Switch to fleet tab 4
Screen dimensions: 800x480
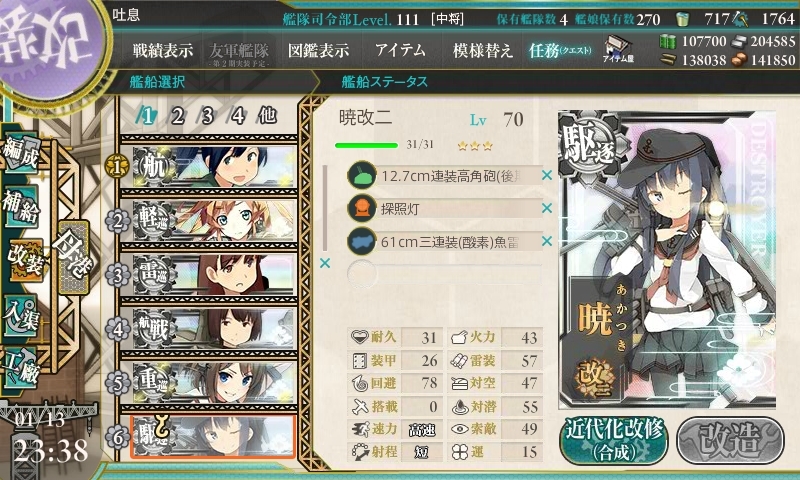click(x=238, y=115)
